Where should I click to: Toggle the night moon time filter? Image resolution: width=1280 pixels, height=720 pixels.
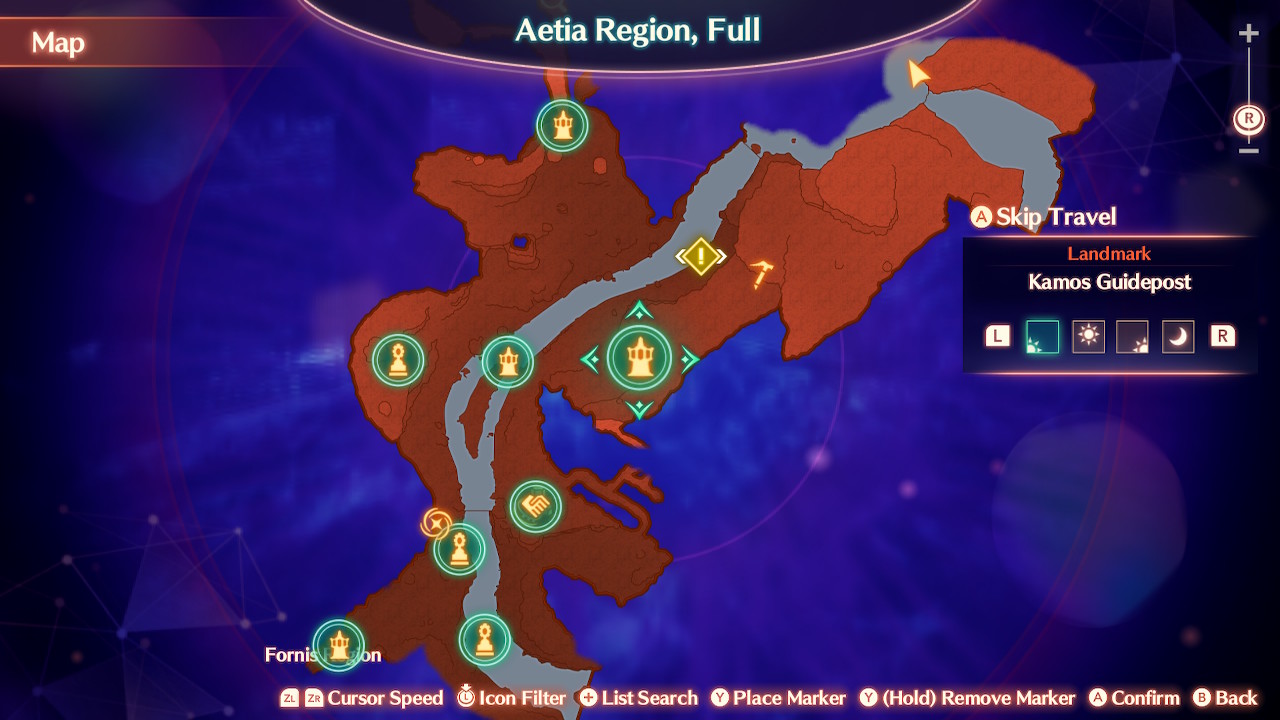pyautogui.click(x=1178, y=336)
